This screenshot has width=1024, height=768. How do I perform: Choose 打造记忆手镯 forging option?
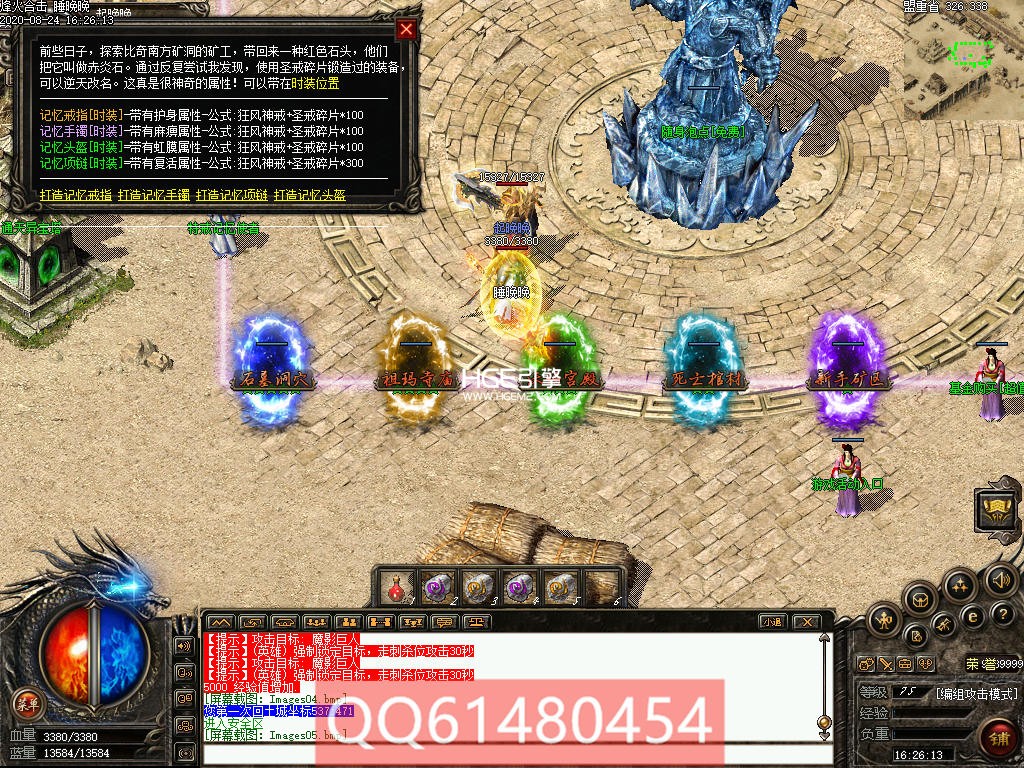[x=153, y=195]
